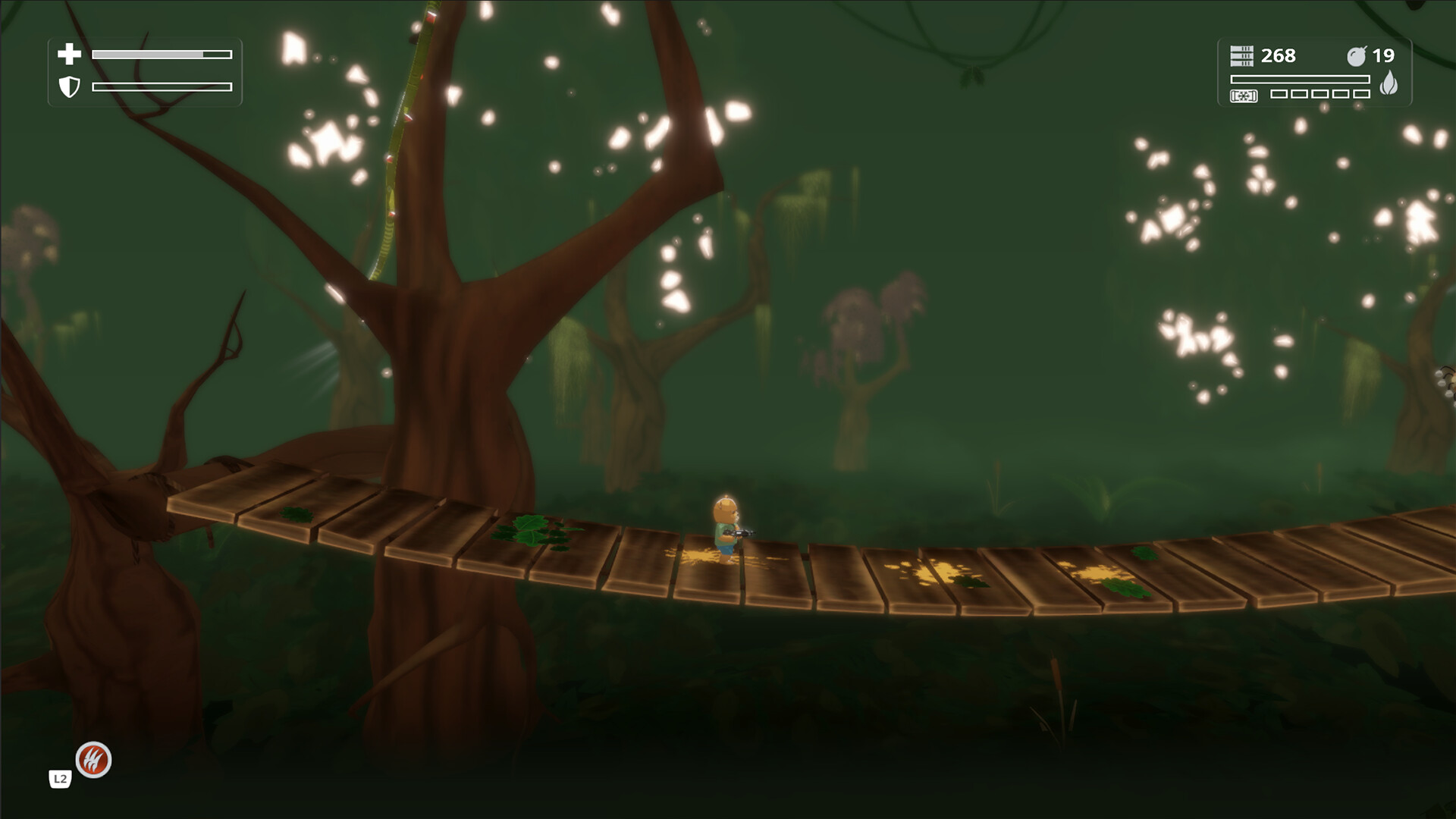The width and height of the screenshot is (1456, 819).
Task: Click the health cross icon
Action: click(x=69, y=54)
